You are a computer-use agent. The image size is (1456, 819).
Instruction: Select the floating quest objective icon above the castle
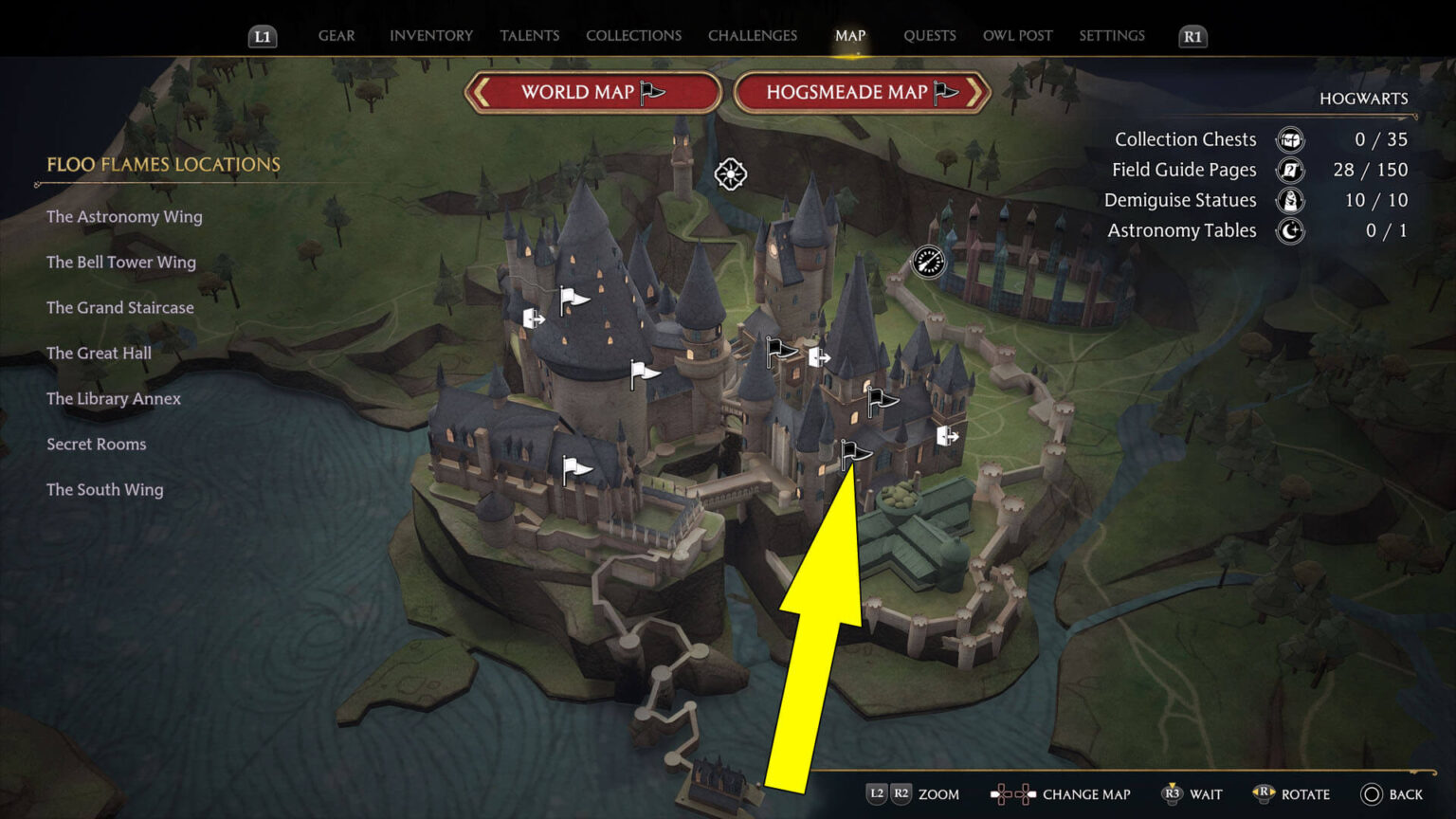(730, 174)
